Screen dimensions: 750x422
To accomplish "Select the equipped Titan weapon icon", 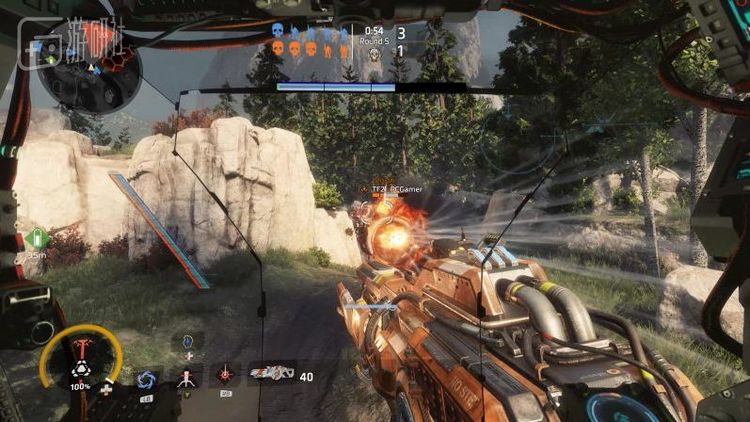I will pyautogui.click(x=271, y=373).
